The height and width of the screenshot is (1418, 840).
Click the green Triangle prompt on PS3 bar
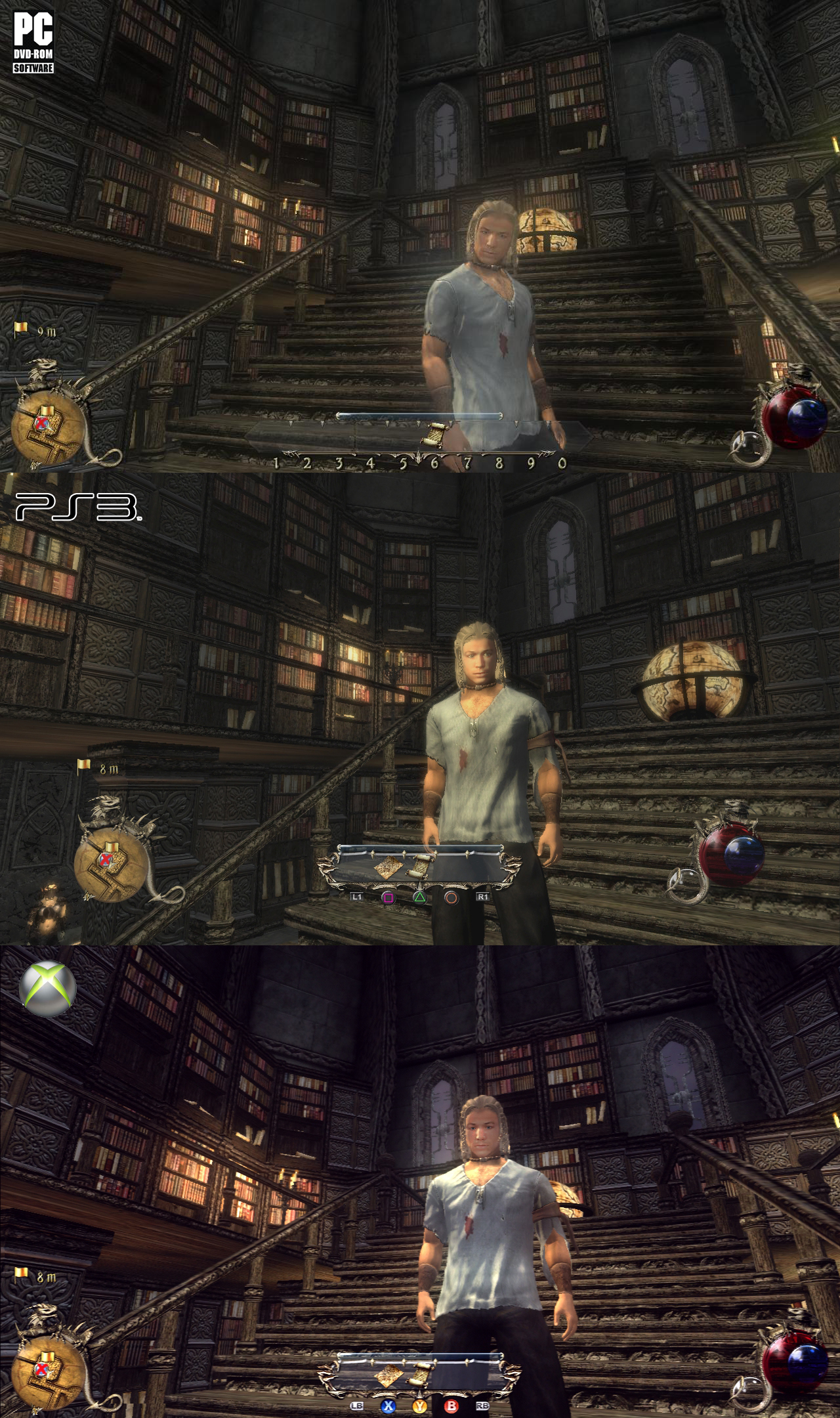tap(420, 897)
